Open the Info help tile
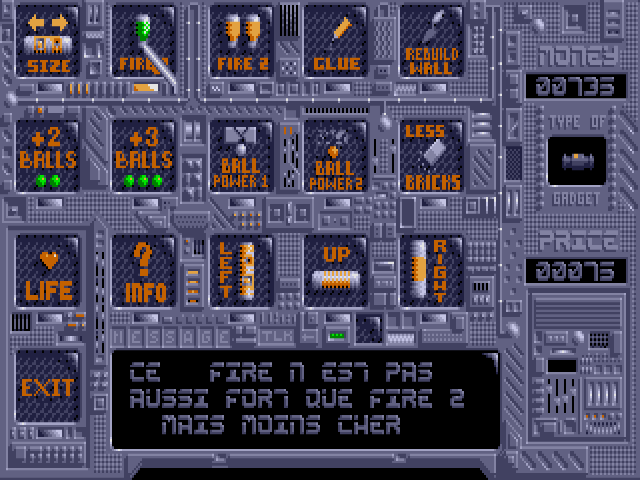The width and height of the screenshot is (640, 480). coord(144,270)
